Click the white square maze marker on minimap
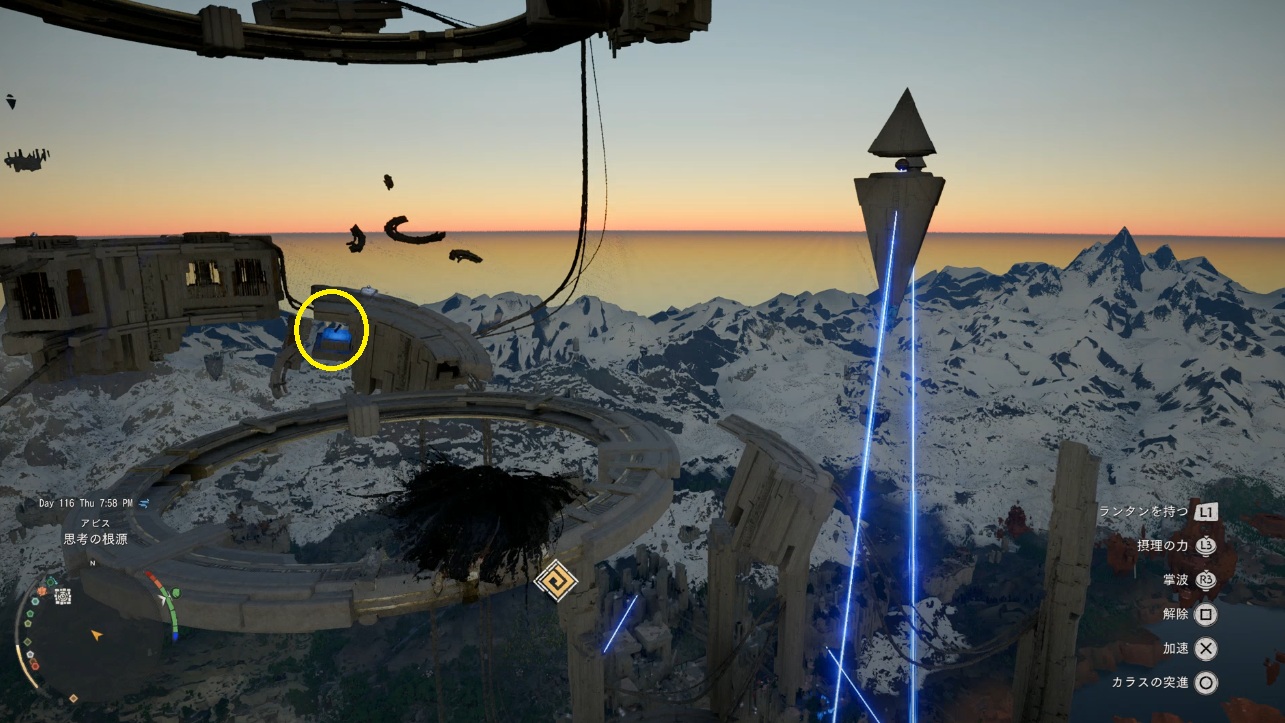Image resolution: width=1285 pixels, height=723 pixels. [63, 597]
